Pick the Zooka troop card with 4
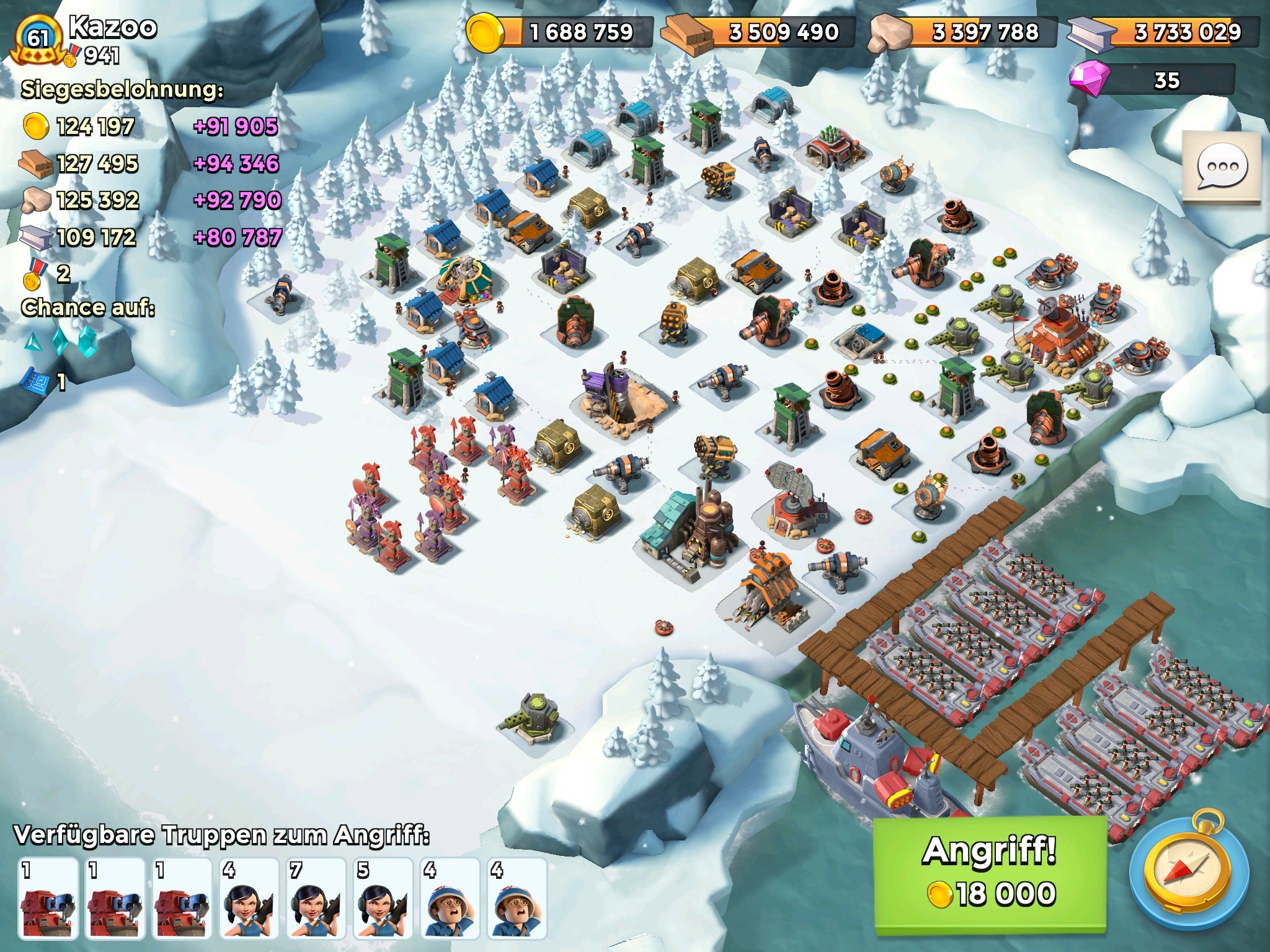This screenshot has height=952, width=1270. click(249, 899)
